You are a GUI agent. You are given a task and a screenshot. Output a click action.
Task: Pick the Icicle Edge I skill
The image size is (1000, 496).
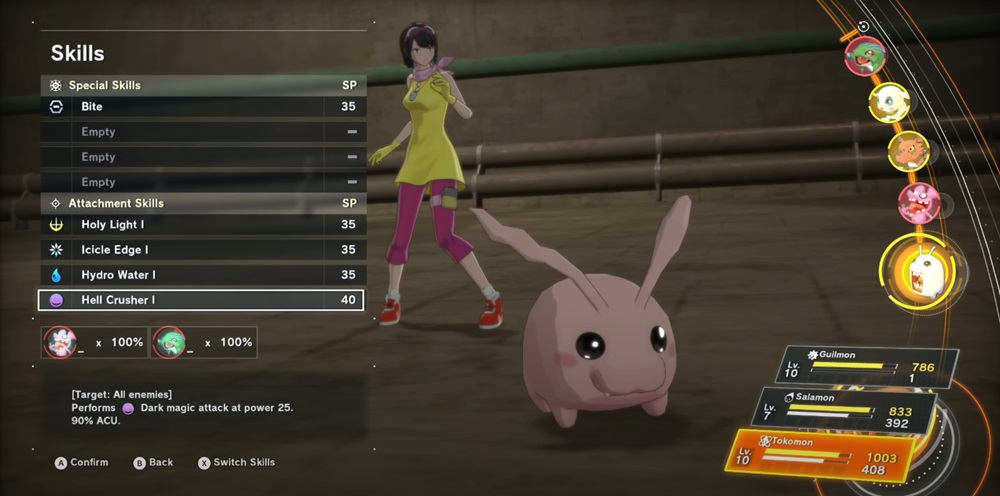(200, 250)
